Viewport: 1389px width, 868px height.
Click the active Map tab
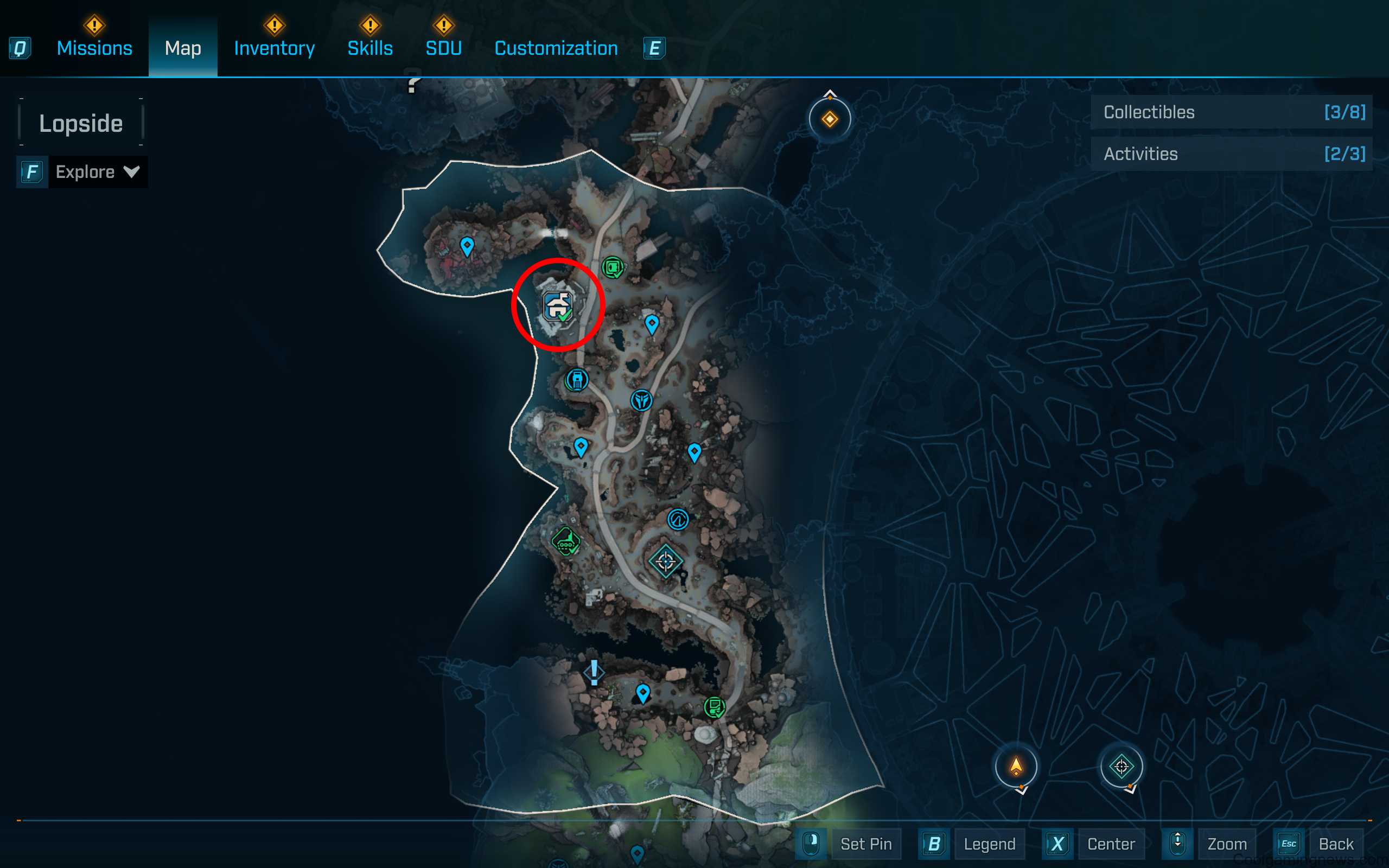coord(182,48)
